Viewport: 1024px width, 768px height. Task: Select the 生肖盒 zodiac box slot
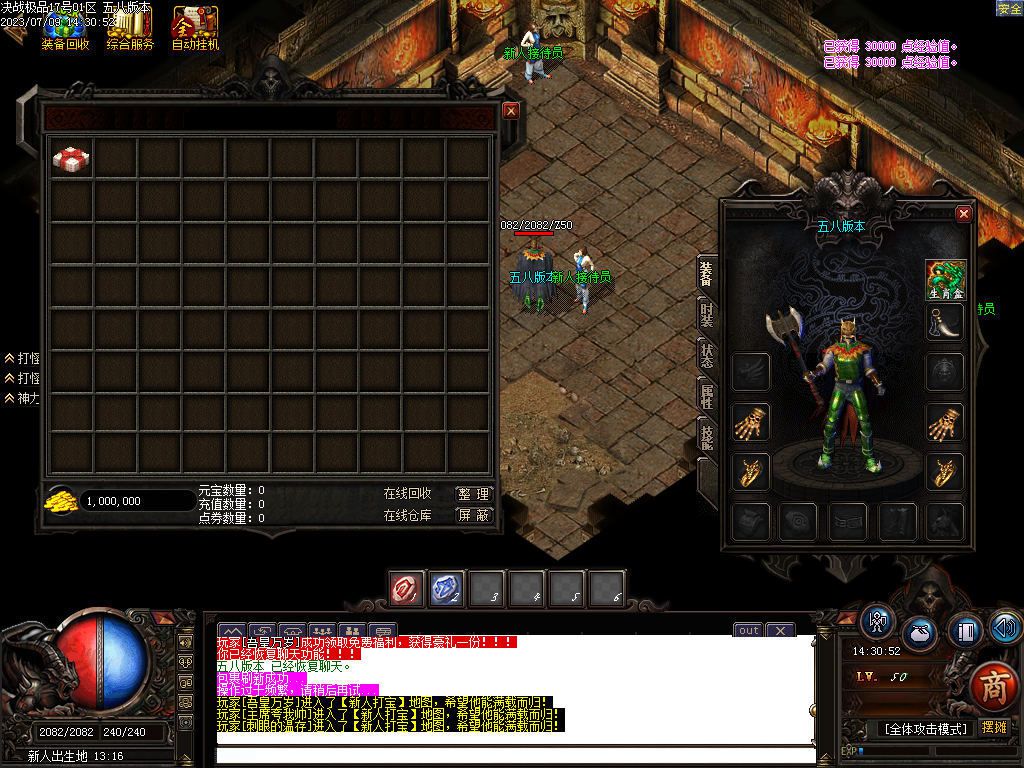[945, 279]
